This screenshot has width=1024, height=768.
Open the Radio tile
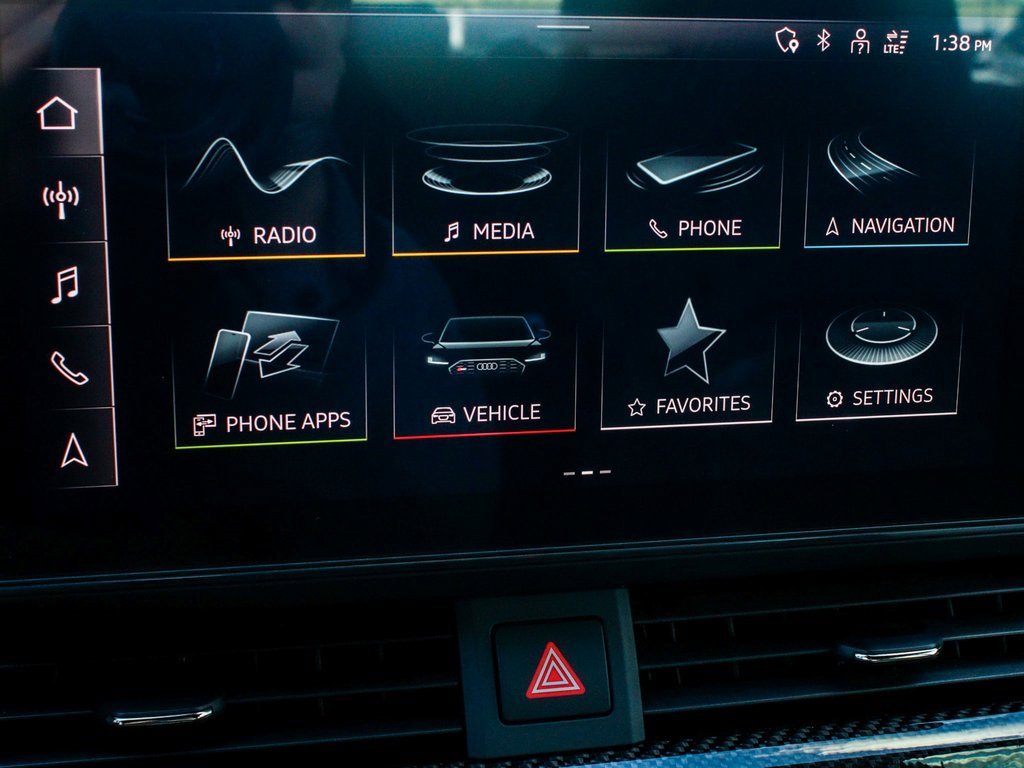[266, 198]
